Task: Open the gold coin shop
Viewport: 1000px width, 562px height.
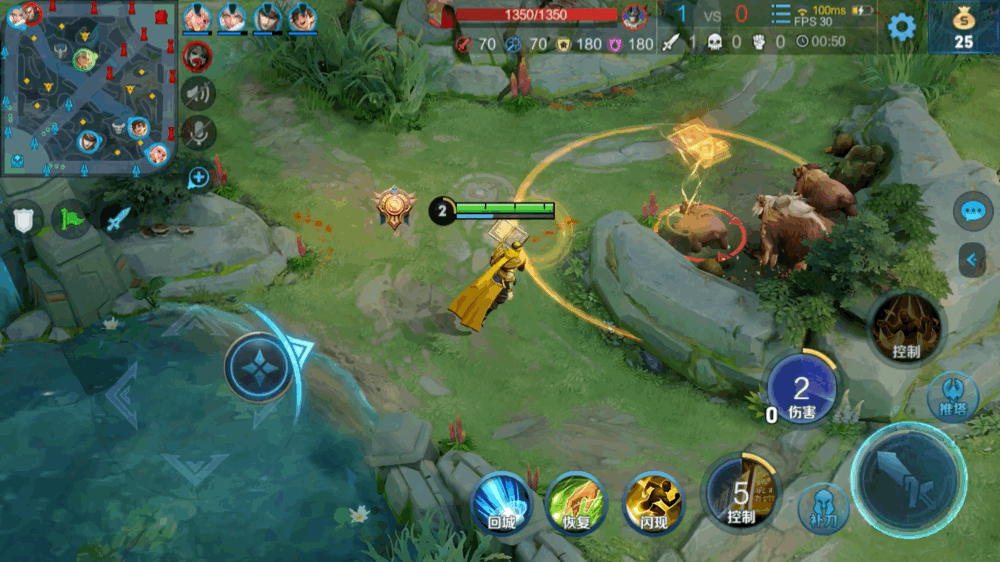Action: 963,27
